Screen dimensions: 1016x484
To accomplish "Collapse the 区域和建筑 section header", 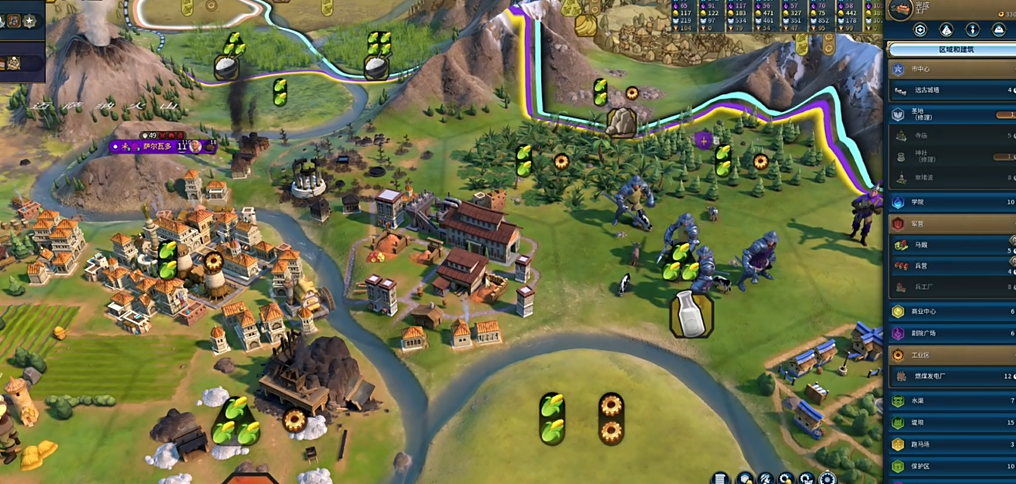I will click(x=950, y=49).
